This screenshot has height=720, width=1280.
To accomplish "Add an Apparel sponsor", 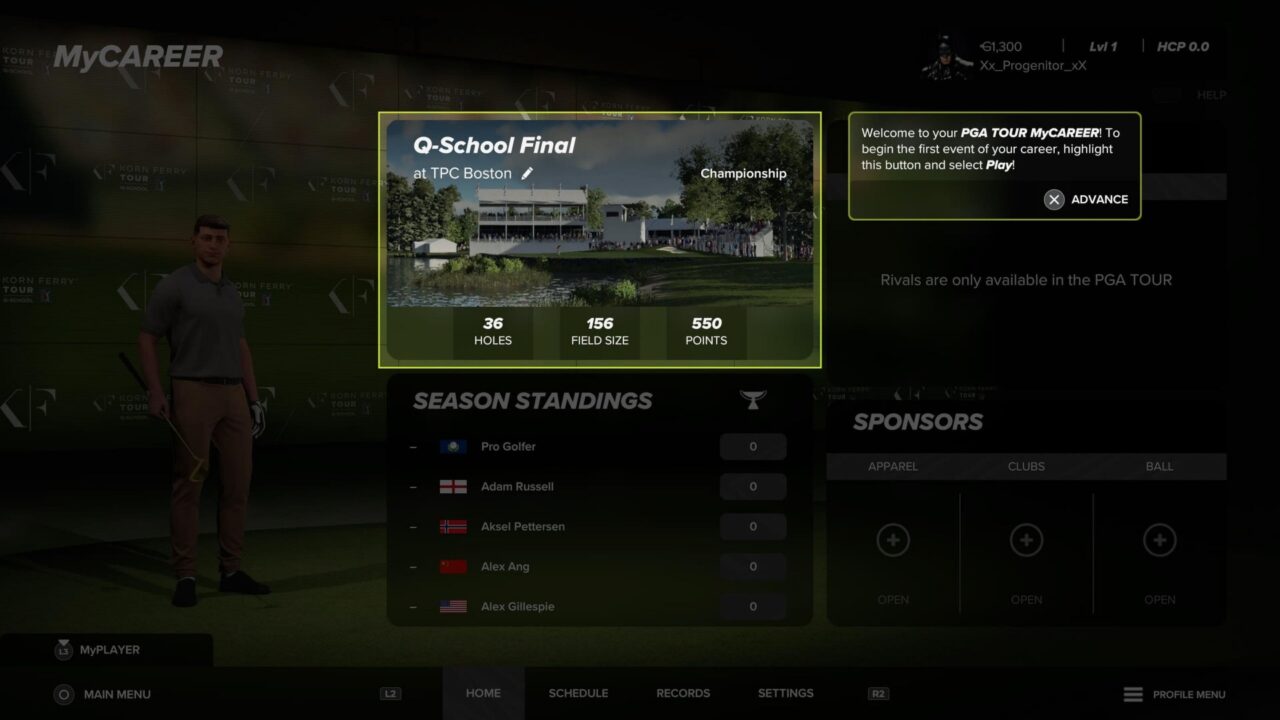I will [893, 541].
